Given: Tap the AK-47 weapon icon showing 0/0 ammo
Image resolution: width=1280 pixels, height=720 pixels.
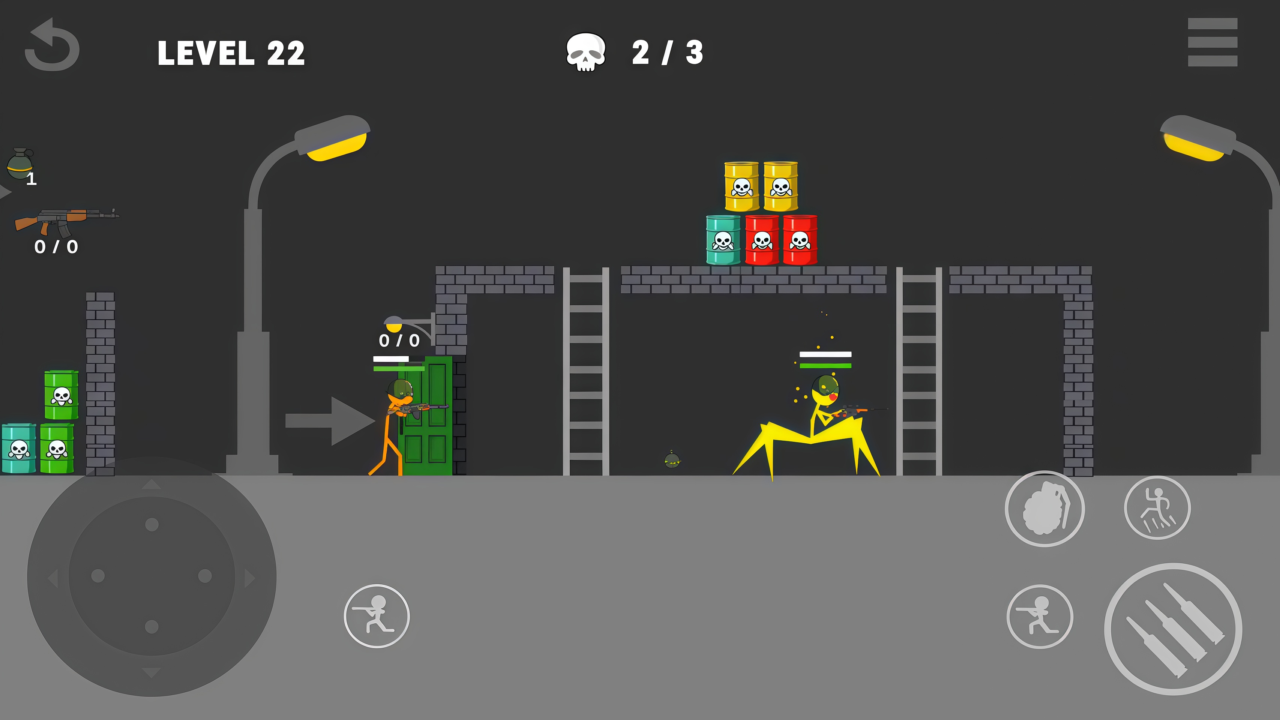Looking at the screenshot, I should [65, 220].
